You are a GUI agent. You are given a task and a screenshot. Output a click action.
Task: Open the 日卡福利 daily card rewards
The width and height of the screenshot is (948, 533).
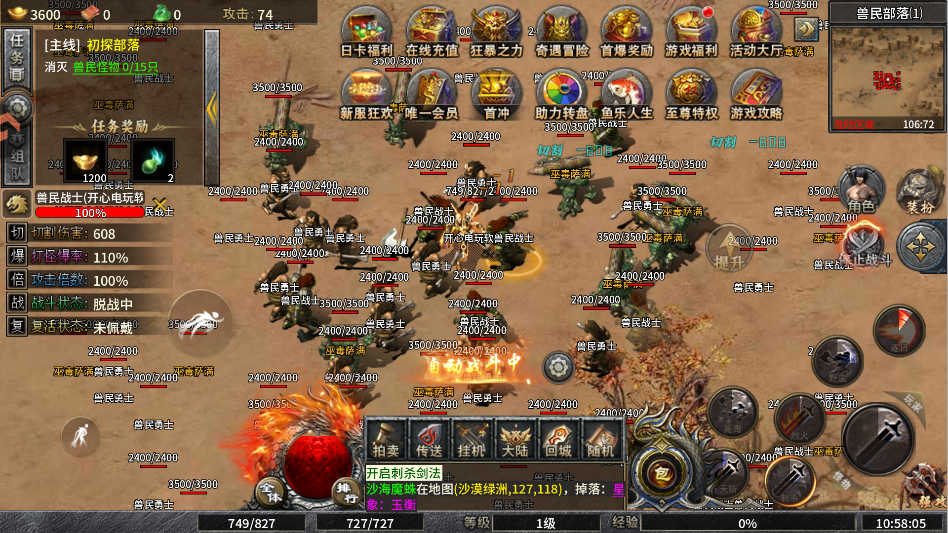point(367,30)
